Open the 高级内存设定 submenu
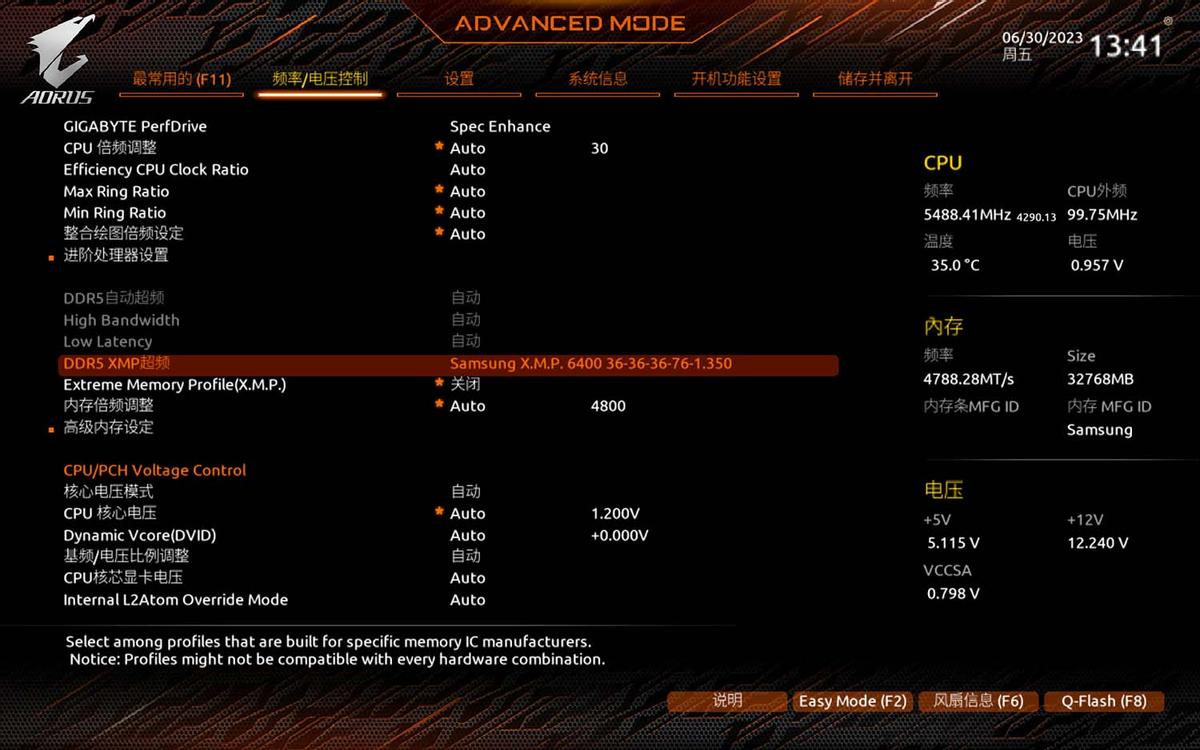 coord(109,427)
